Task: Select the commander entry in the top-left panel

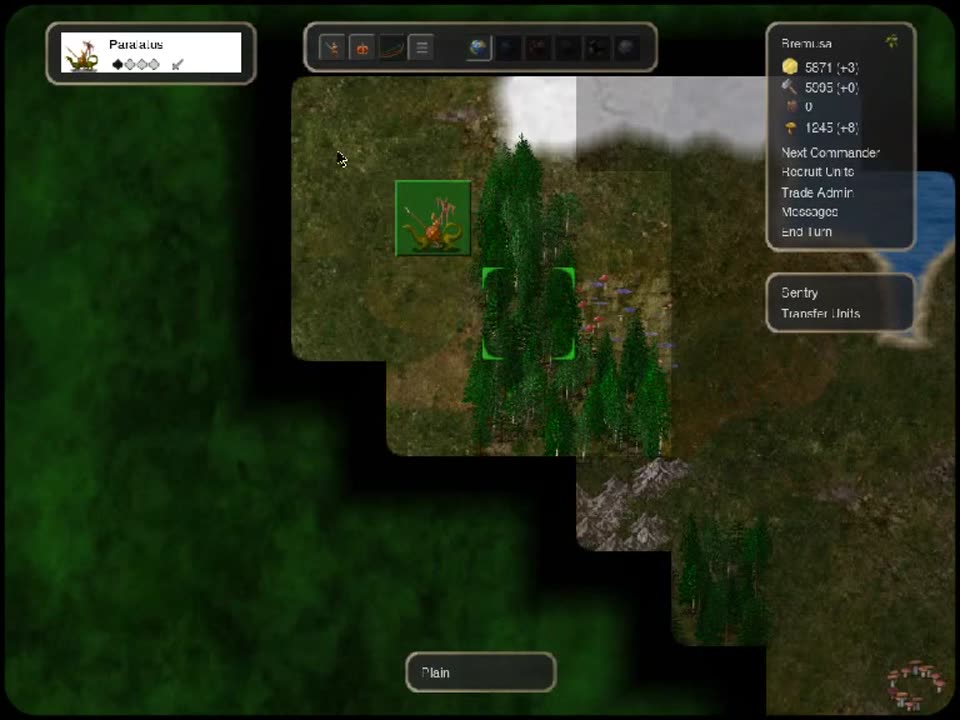Action: pos(151,53)
